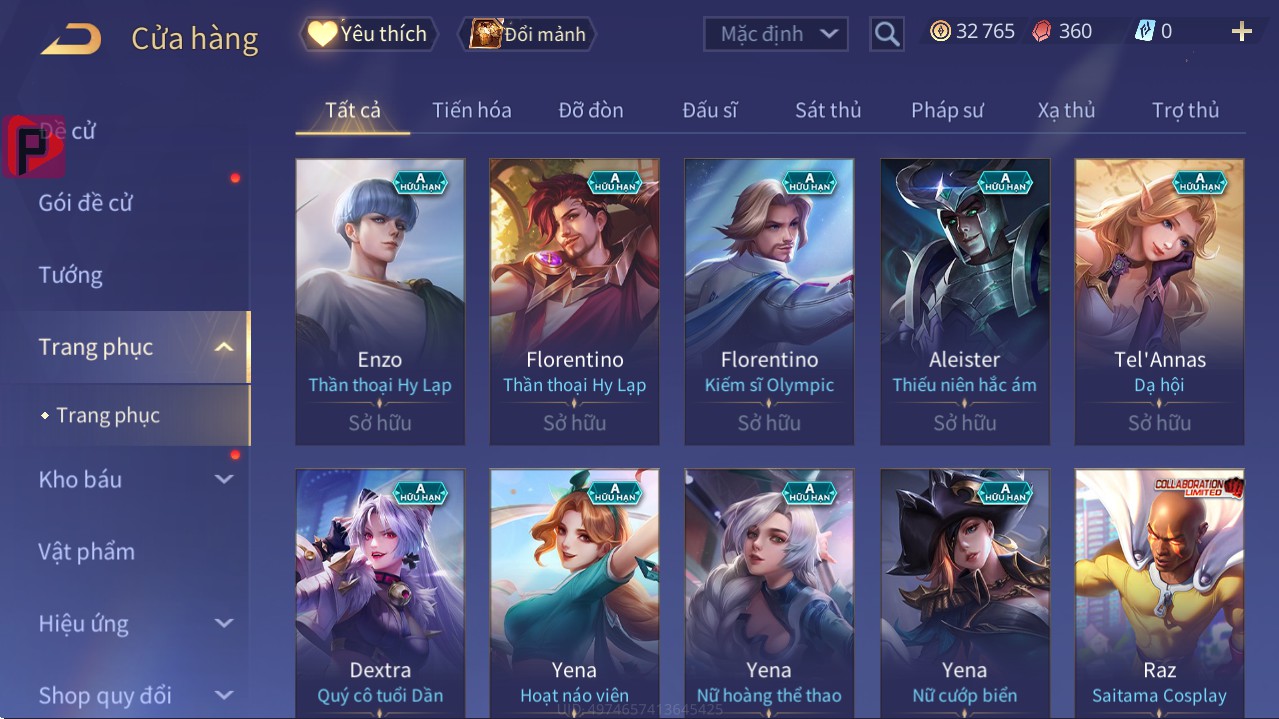Open the Mặc định sort dropdown
1279x719 pixels.
point(776,34)
